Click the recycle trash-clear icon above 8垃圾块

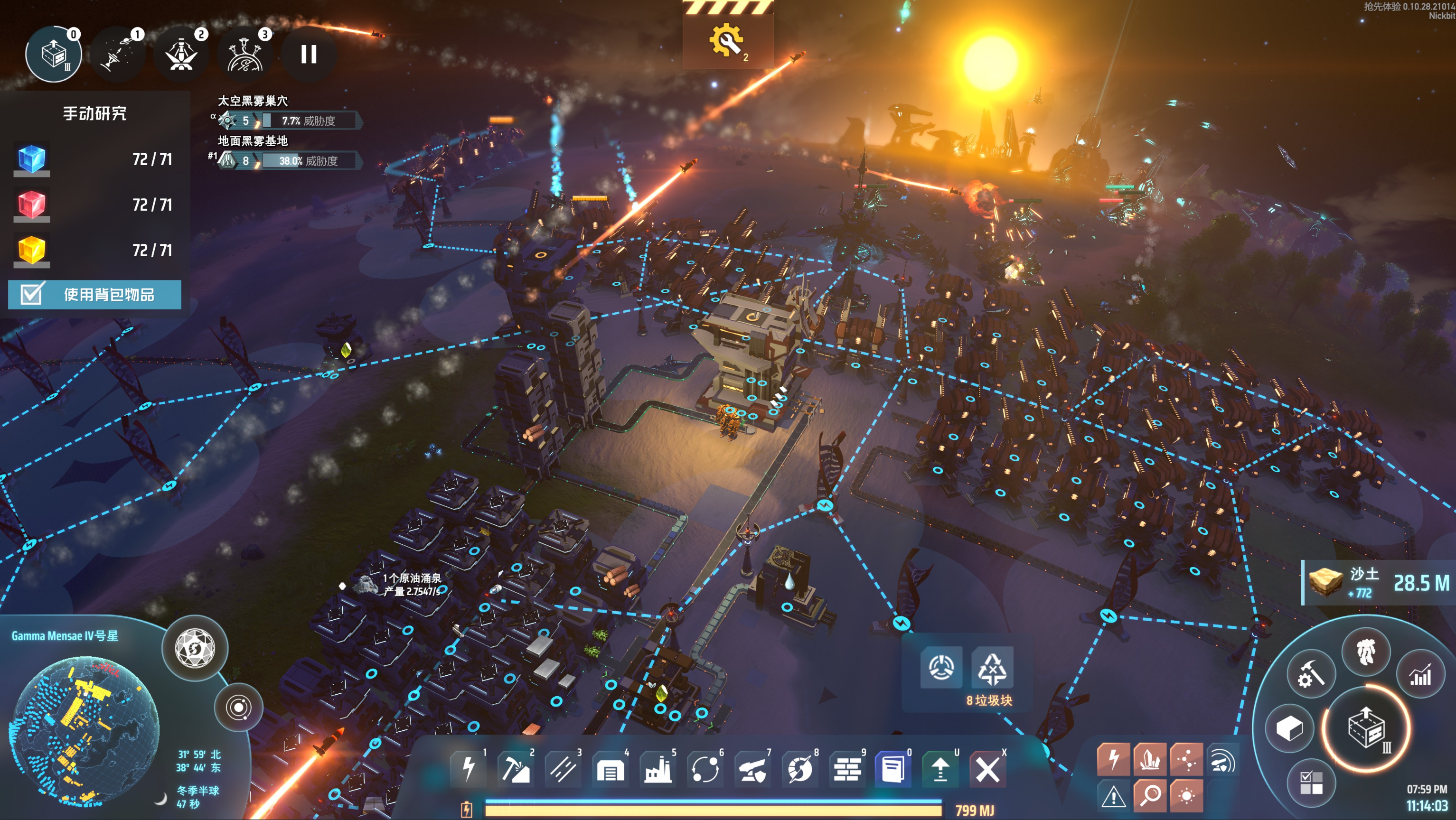point(992,667)
